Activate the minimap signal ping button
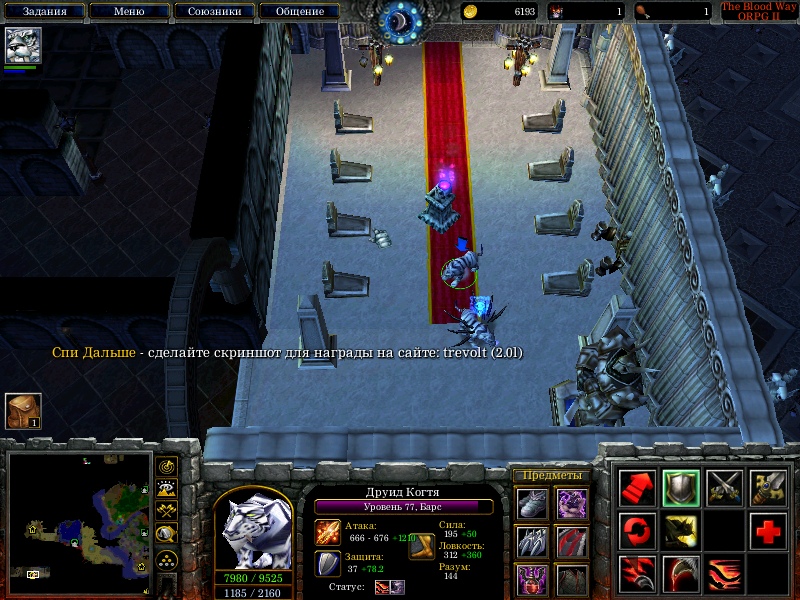Image resolution: width=800 pixels, height=600 pixels. 167,466
